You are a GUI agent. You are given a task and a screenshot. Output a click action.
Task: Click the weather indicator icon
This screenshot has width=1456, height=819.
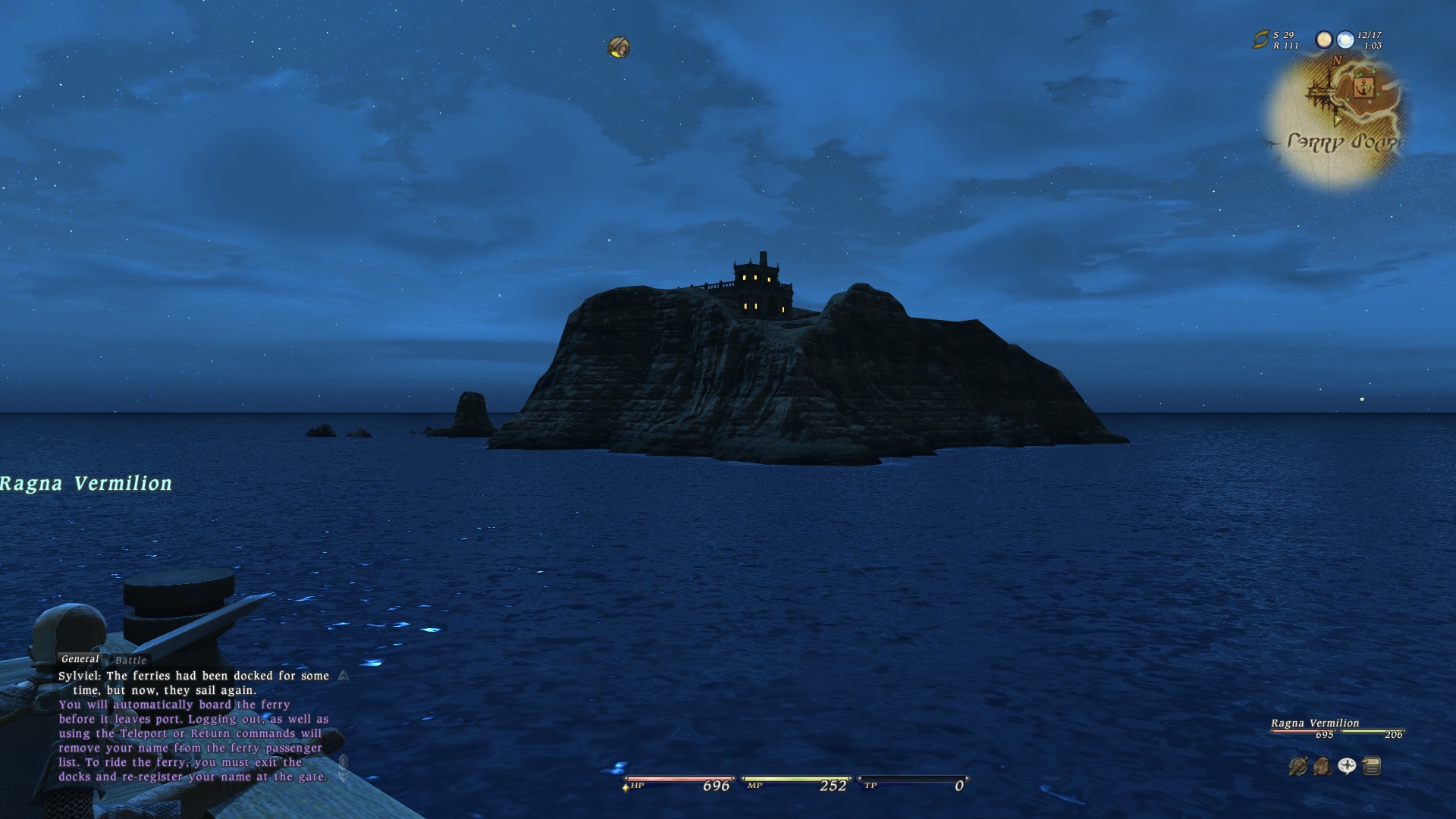coord(1345,39)
